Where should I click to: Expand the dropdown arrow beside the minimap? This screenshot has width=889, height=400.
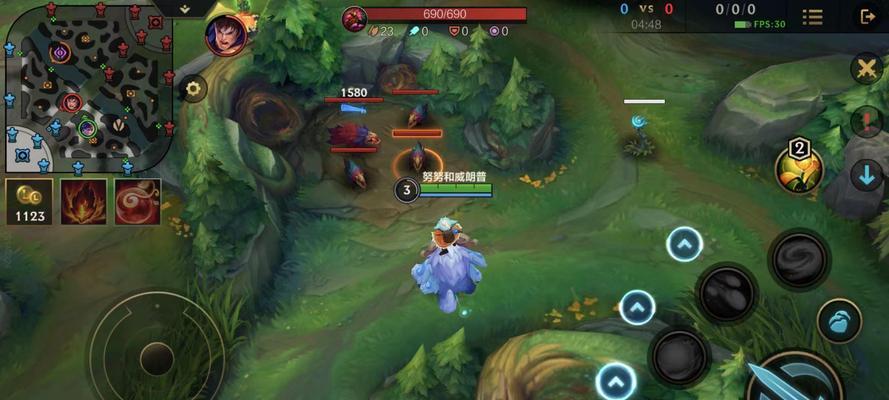point(187,8)
